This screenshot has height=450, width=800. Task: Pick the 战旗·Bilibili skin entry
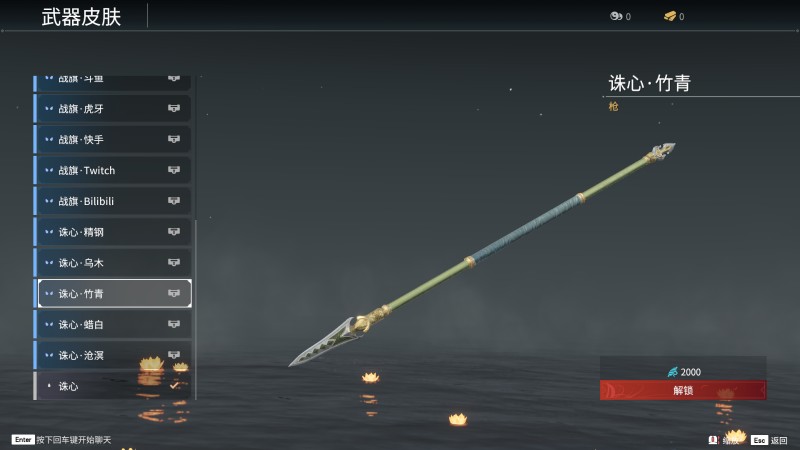(x=113, y=201)
